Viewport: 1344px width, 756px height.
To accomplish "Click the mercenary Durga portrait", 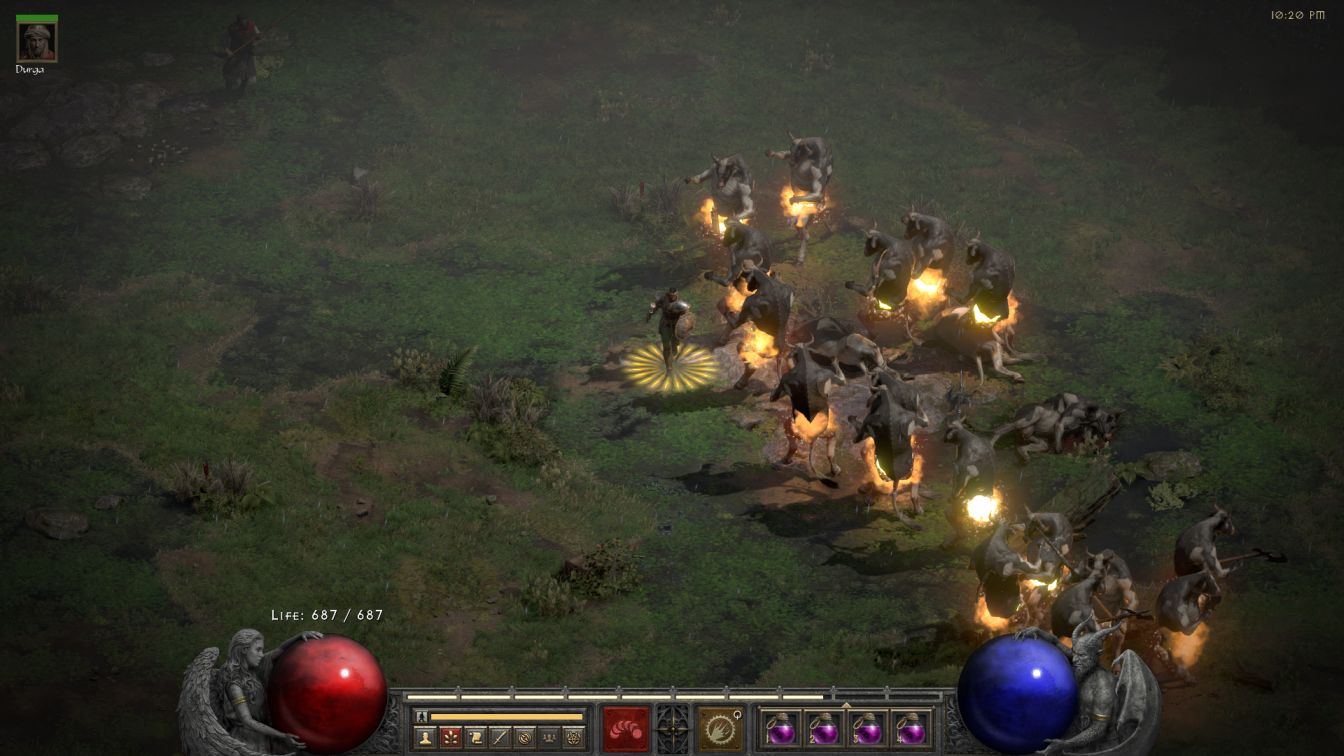I will [37, 42].
